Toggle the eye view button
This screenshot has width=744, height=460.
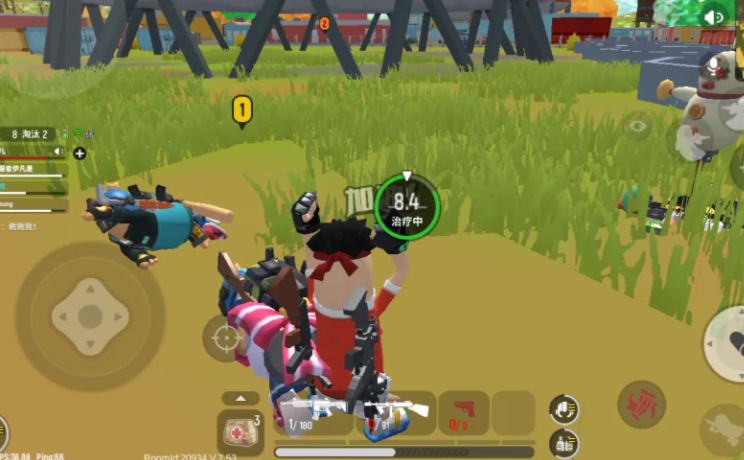tap(637, 126)
